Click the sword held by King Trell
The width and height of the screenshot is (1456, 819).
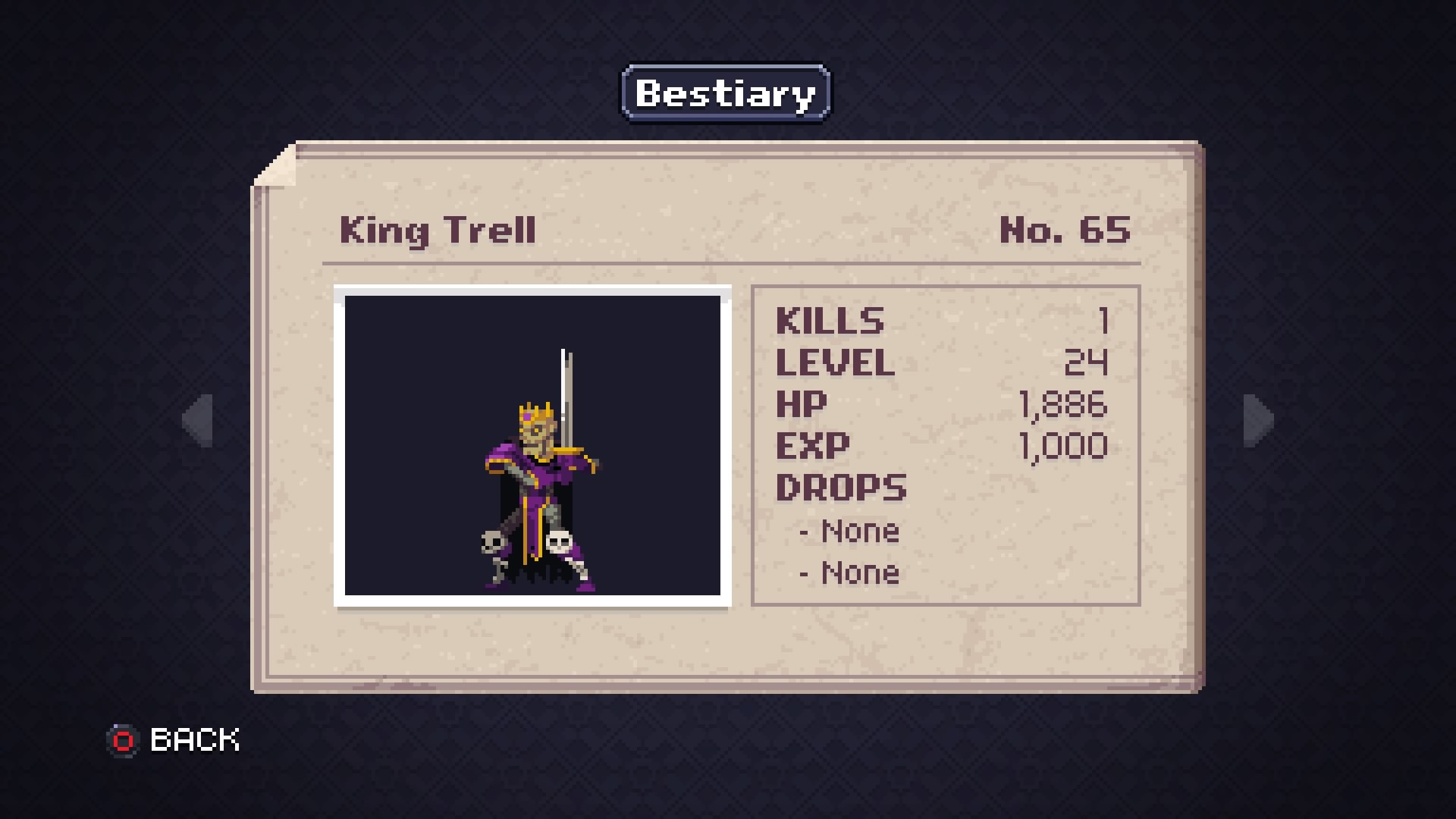point(565,387)
